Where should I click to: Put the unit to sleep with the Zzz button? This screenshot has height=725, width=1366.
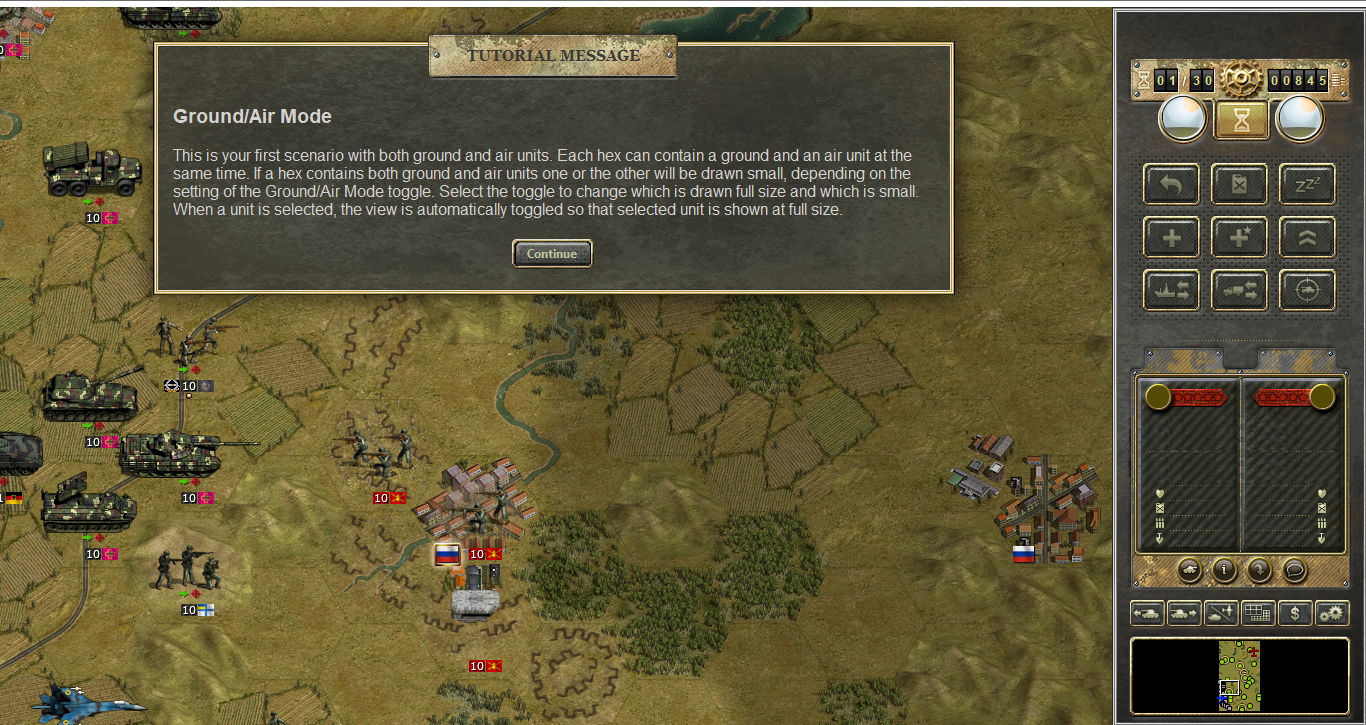point(1308,185)
